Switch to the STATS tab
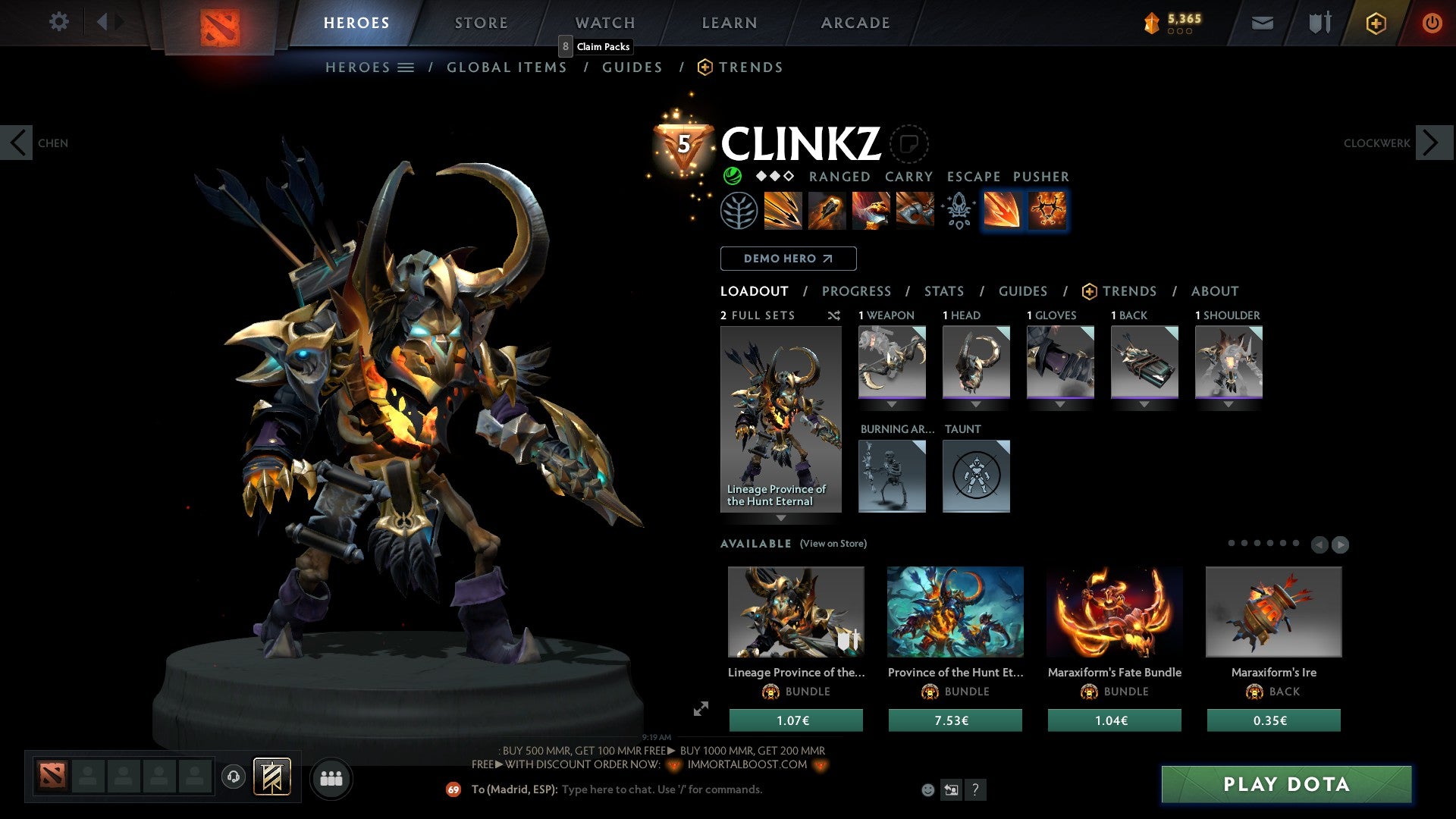 [x=944, y=290]
